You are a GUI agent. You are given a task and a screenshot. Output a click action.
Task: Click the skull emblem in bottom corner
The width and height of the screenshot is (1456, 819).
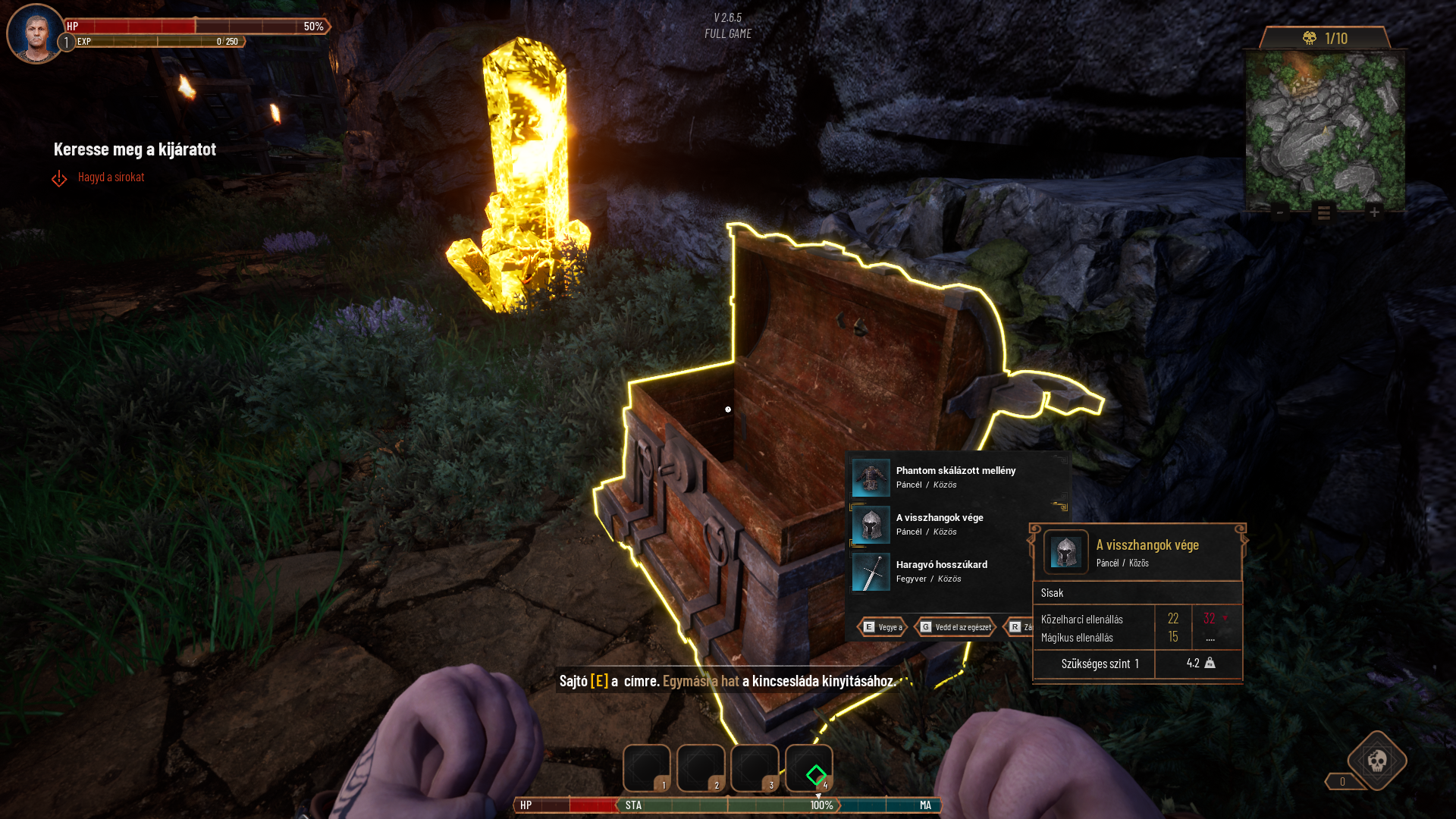(x=1377, y=761)
